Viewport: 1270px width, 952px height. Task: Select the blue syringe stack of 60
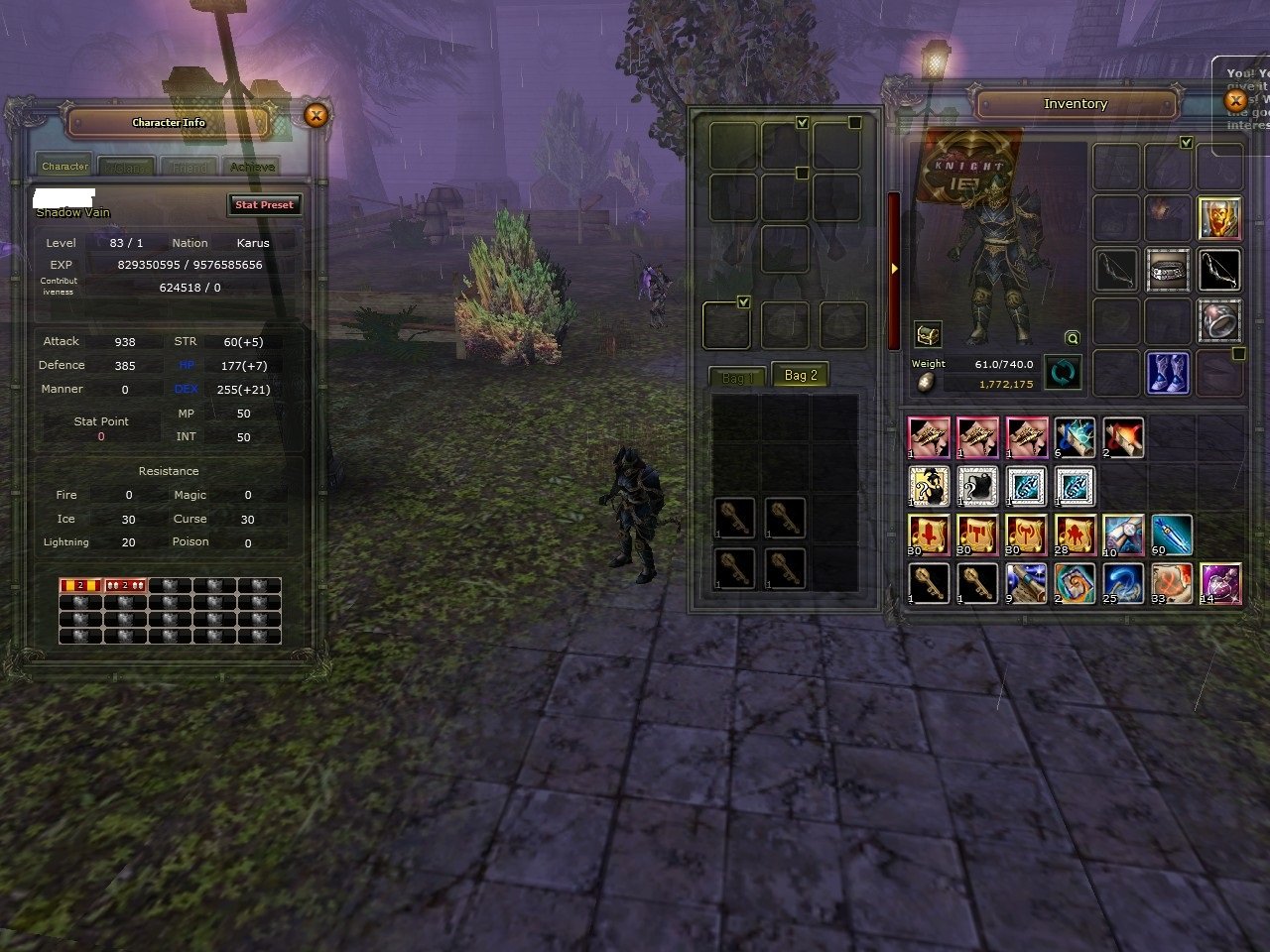point(1172,535)
